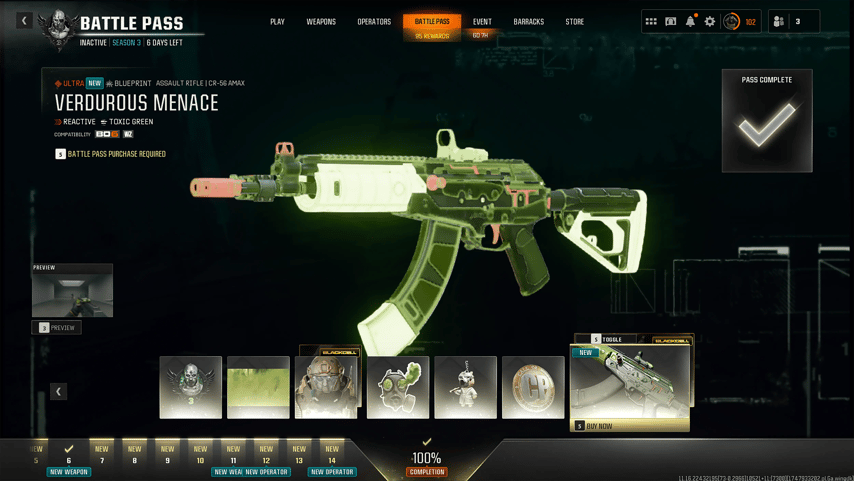Go back using the top-left arrow
This screenshot has height=481, width=854.
tap(24, 20)
